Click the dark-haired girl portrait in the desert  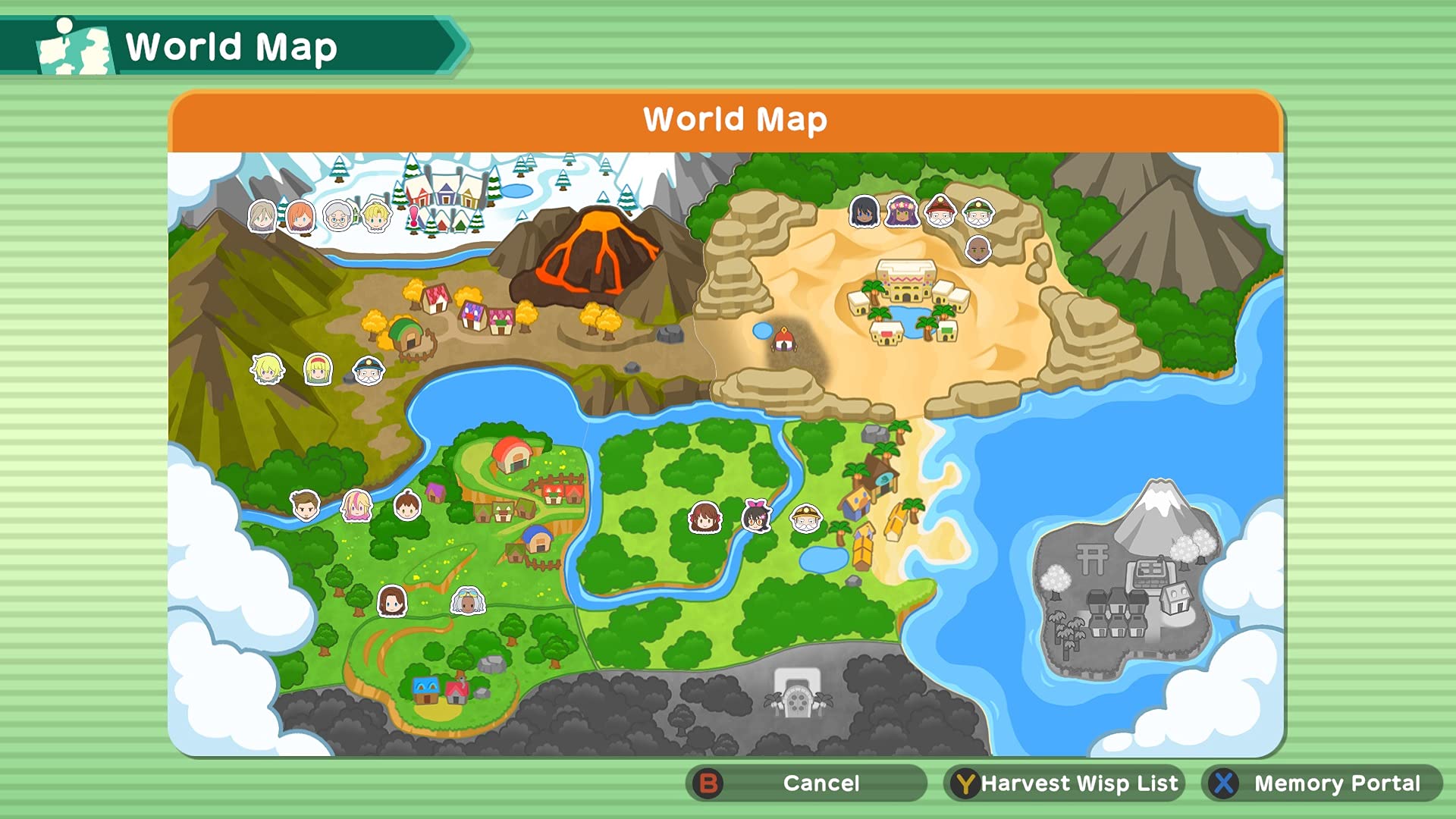pos(863,212)
